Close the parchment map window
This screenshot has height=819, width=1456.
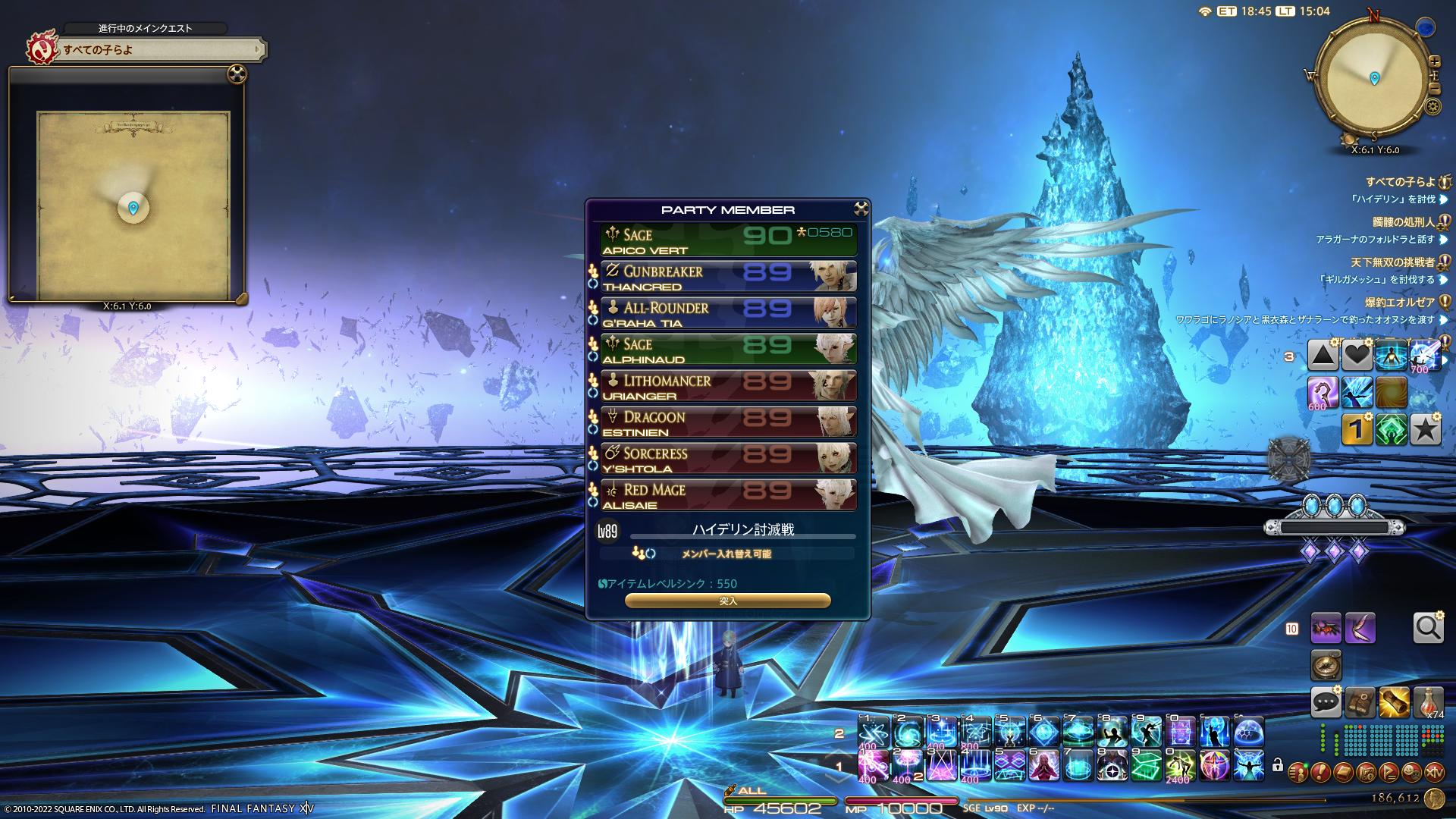click(237, 74)
